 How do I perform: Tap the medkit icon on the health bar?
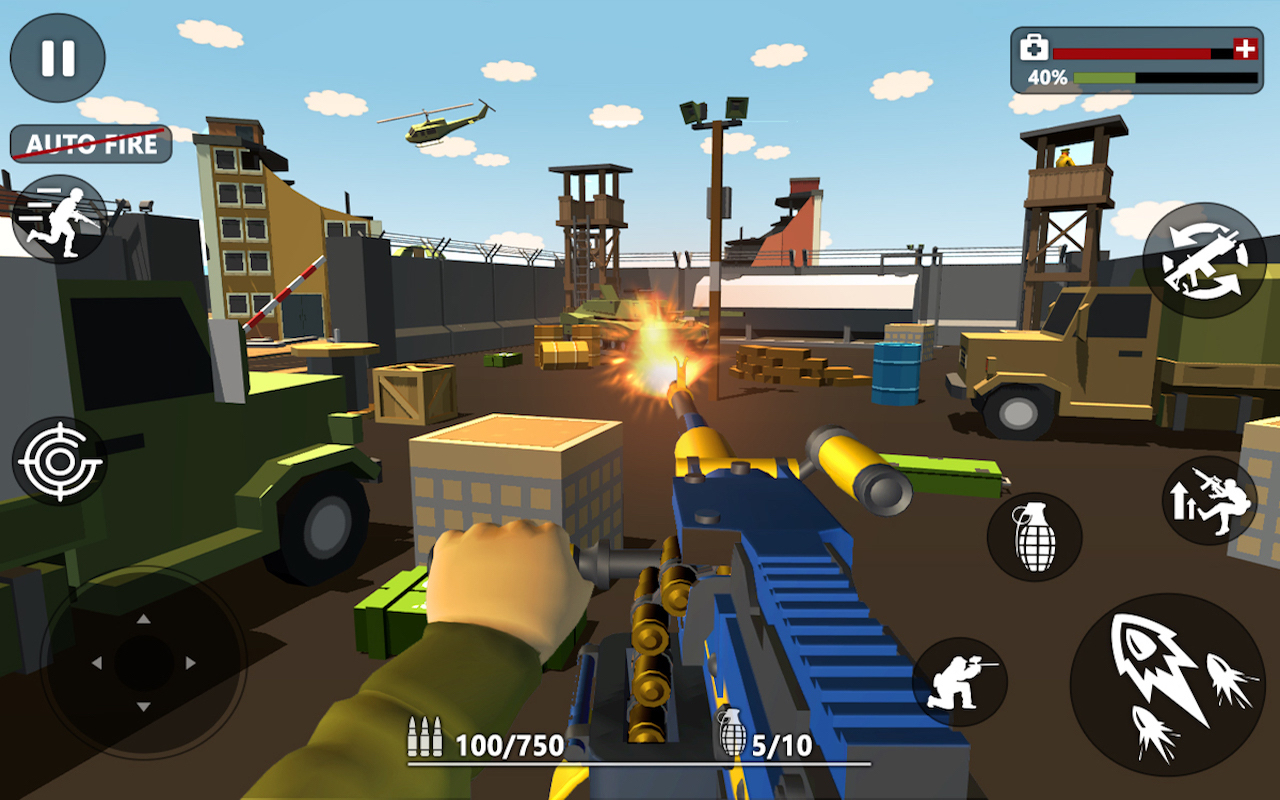[1032, 46]
